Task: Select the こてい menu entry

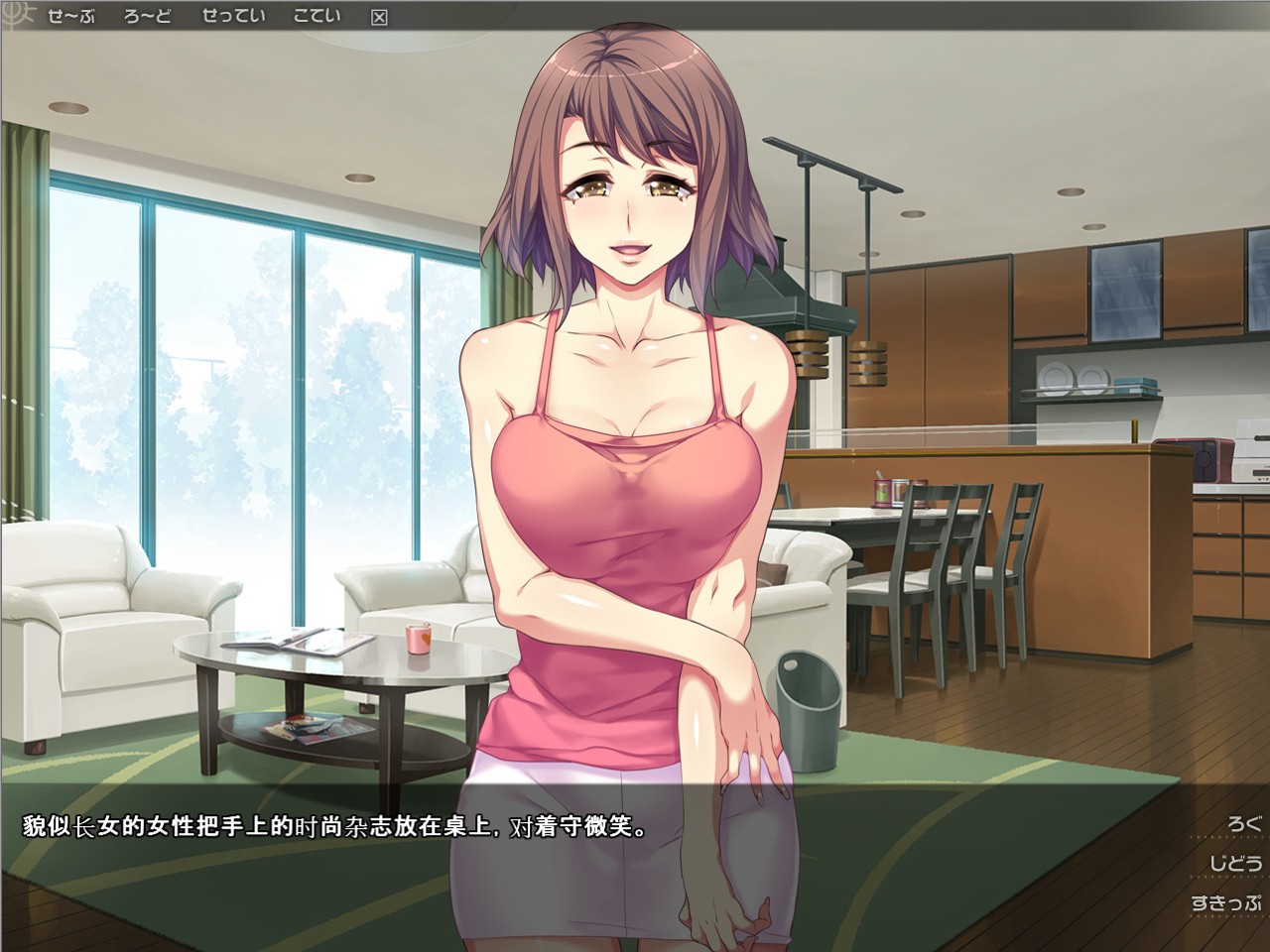Action: [317, 16]
